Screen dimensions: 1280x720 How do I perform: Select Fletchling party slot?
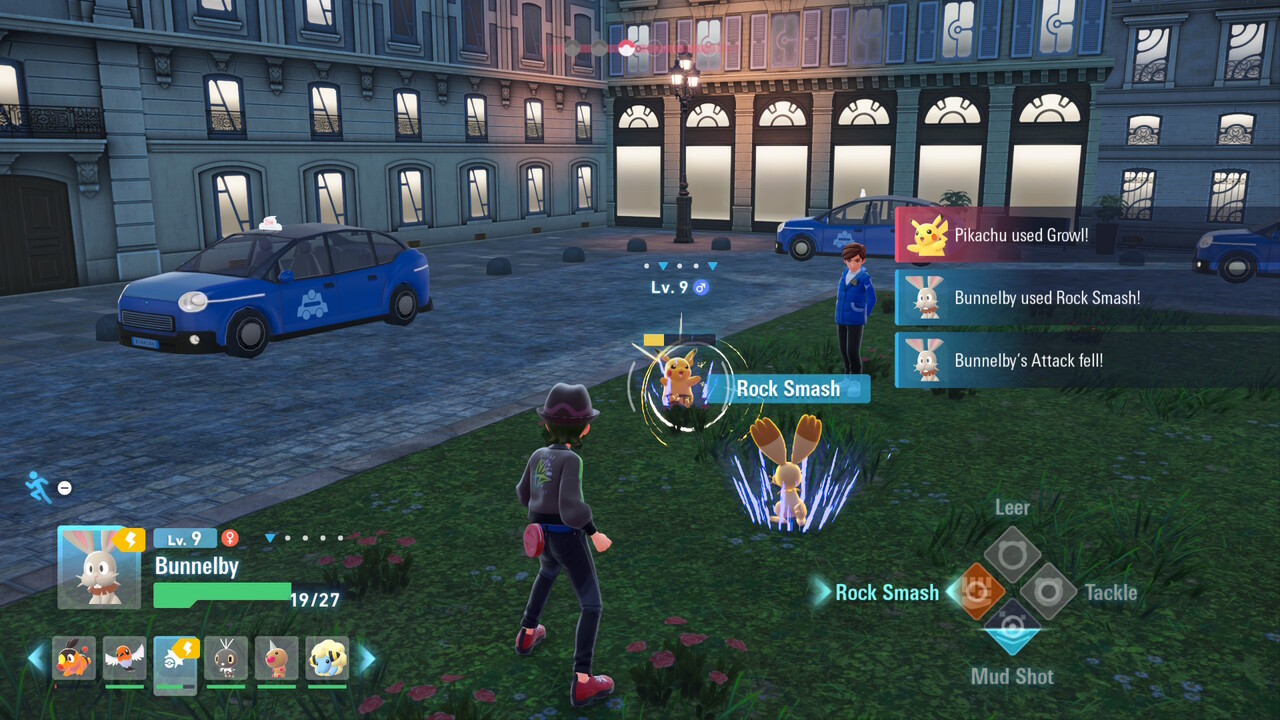(125, 658)
